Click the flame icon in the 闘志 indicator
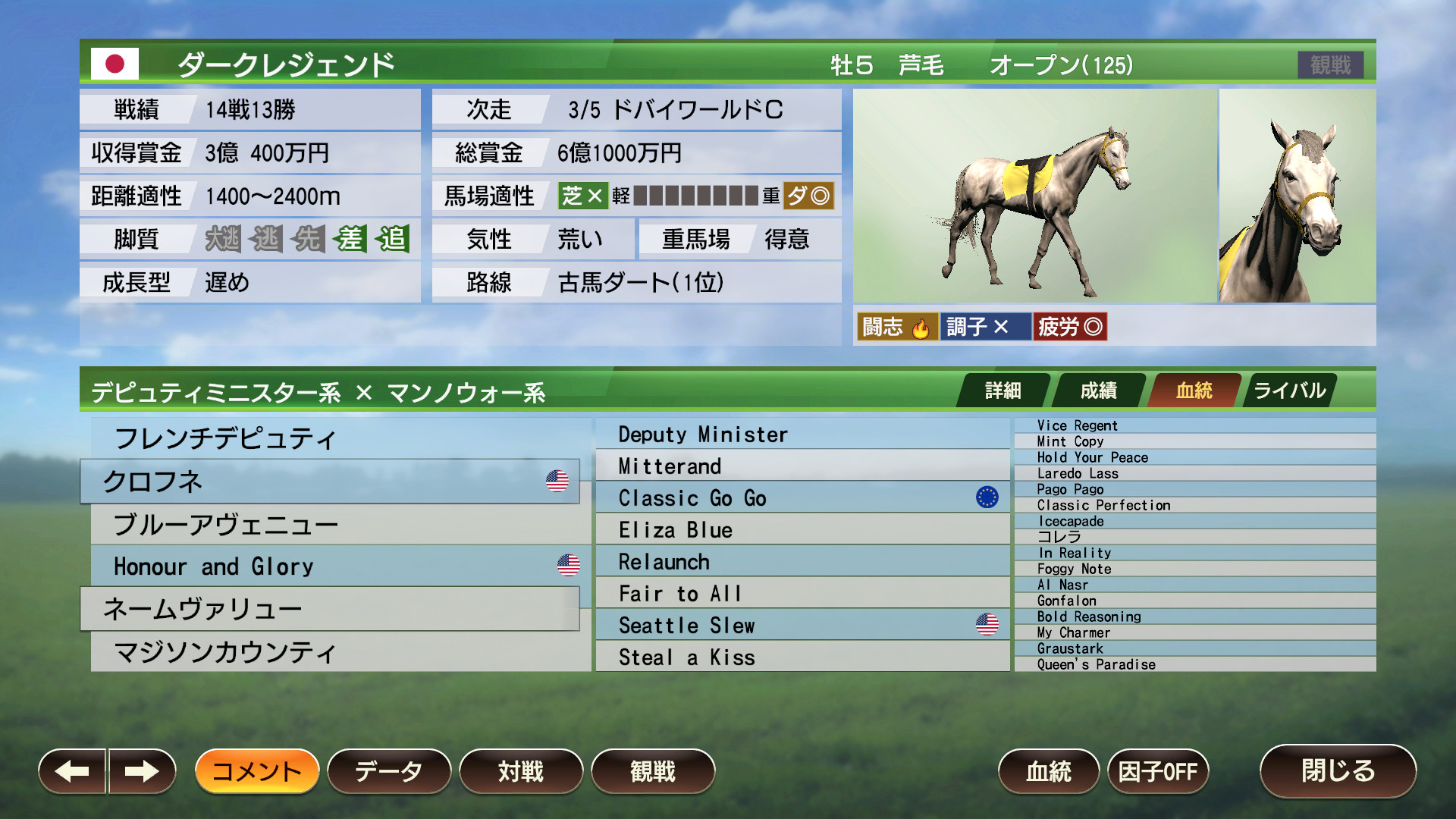1456x819 pixels. click(921, 326)
